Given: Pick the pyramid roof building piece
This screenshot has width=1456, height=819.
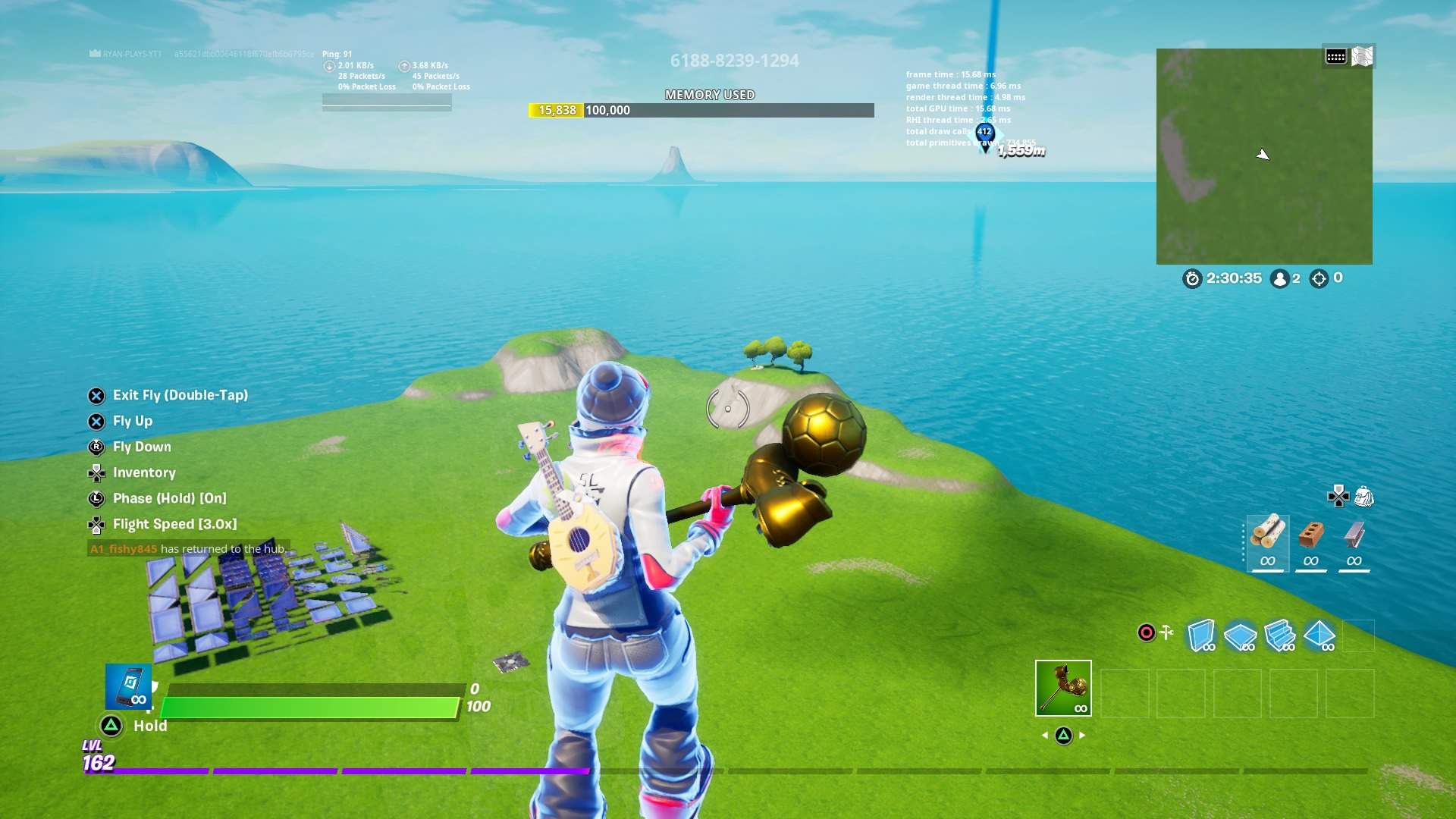Looking at the screenshot, I should (x=1319, y=635).
